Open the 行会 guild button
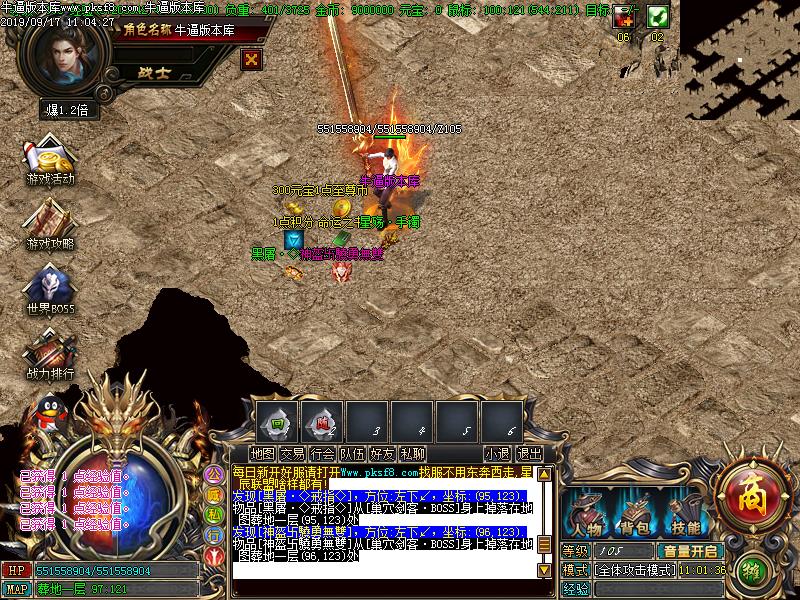The height and width of the screenshot is (600, 800). 322,453
